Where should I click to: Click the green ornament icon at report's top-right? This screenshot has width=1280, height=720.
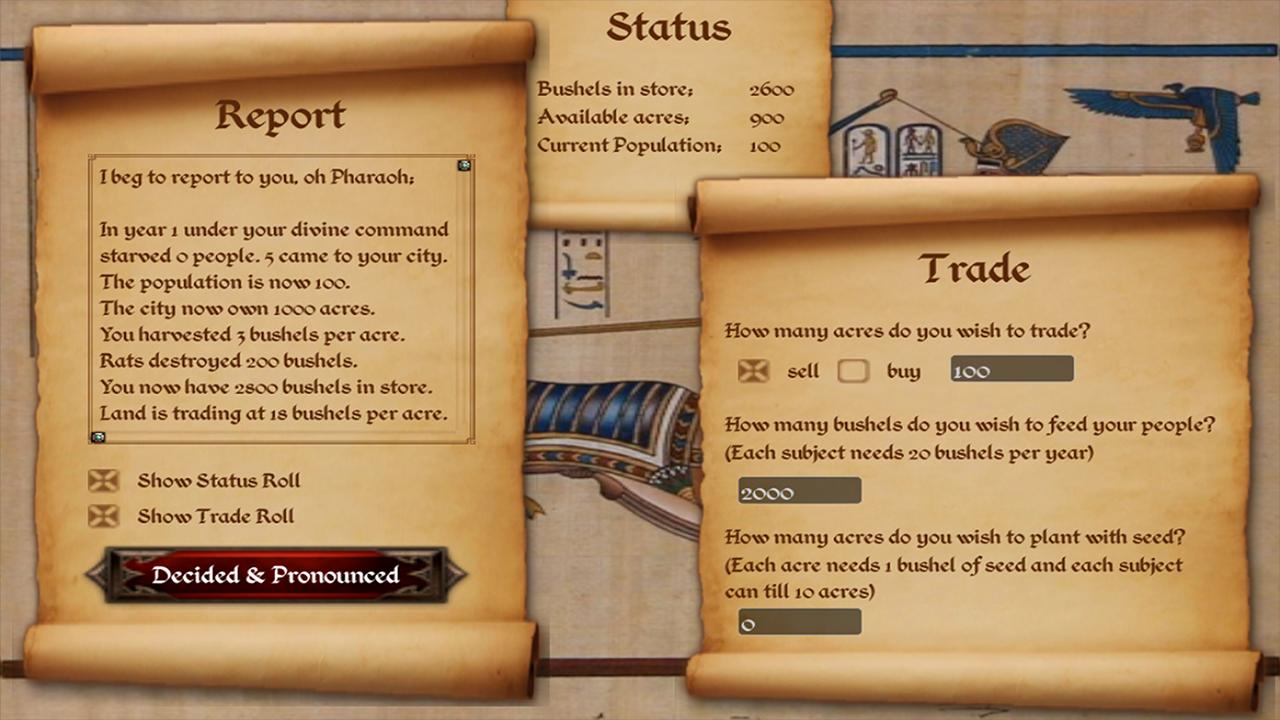click(x=462, y=166)
